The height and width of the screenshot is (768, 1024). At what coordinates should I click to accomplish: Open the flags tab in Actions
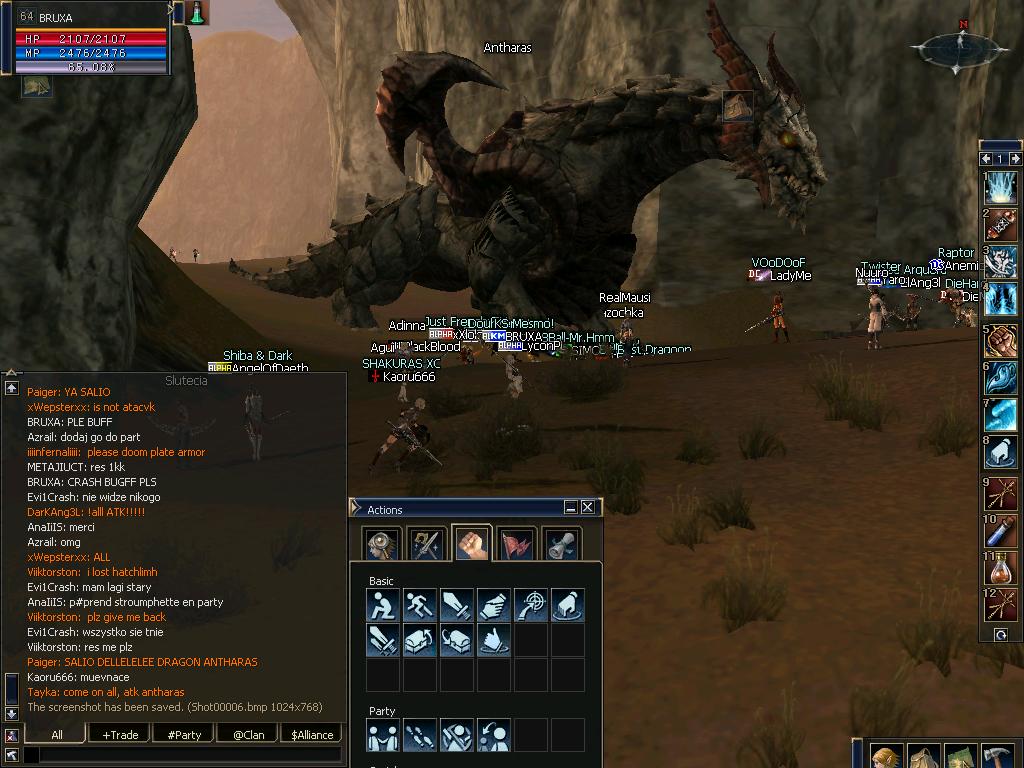point(516,544)
